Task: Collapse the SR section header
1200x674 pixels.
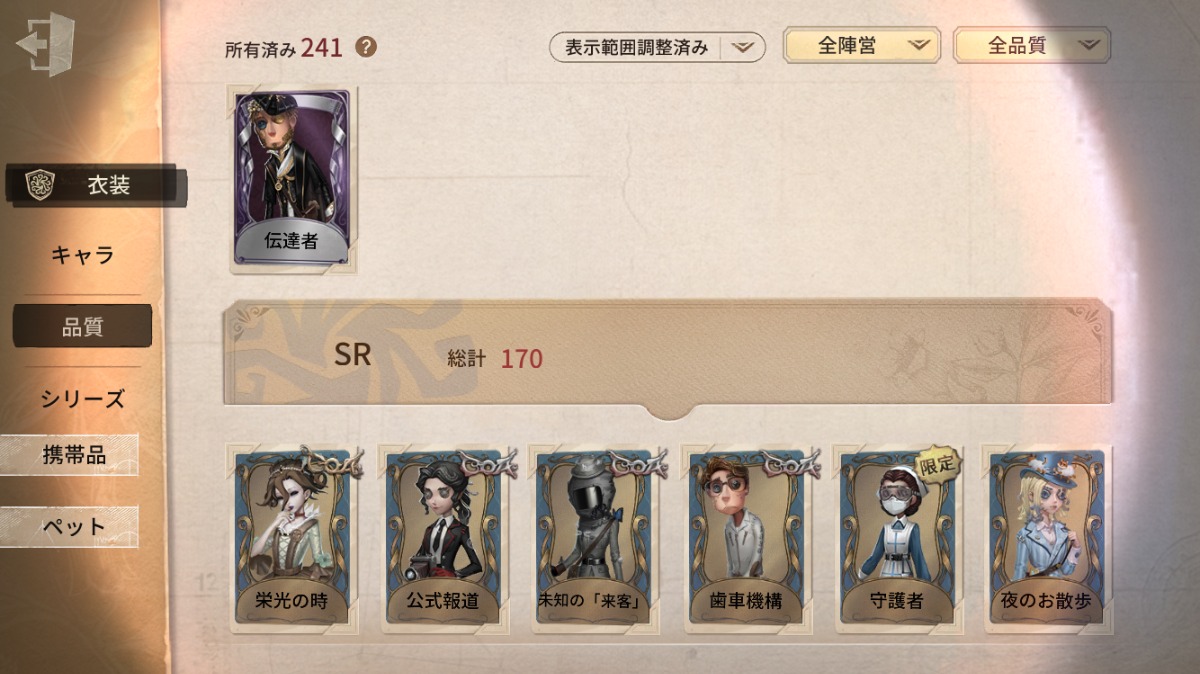Action: [x=667, y=357]
